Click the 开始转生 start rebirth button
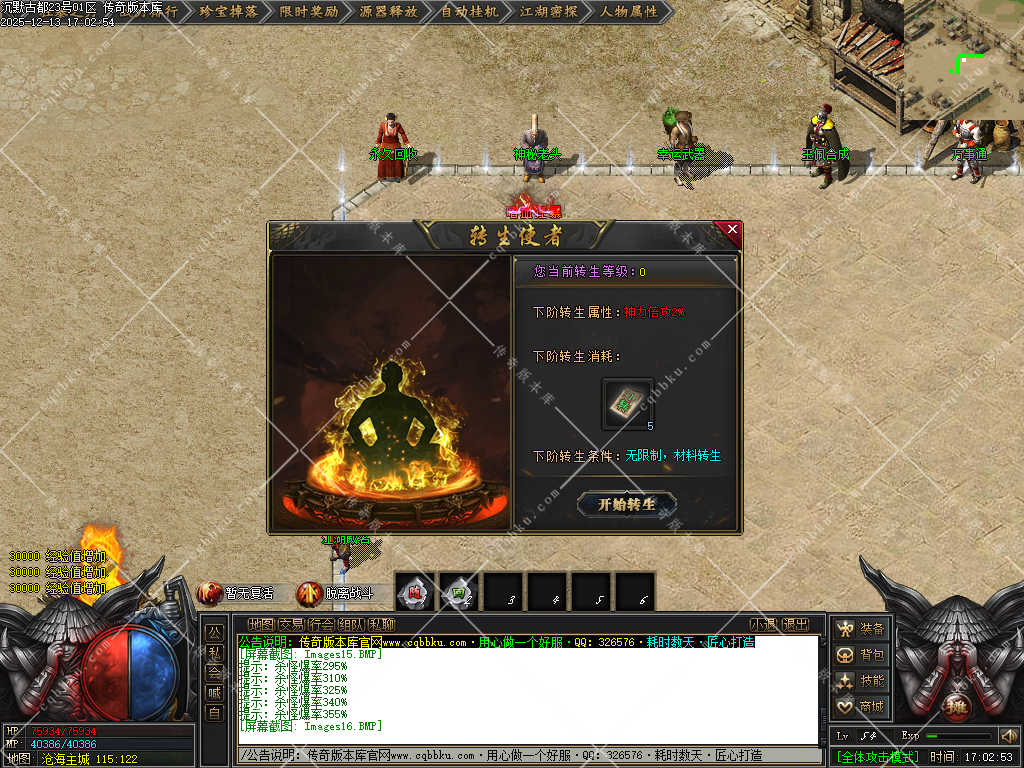 pyautogui.click(x=627, y=505)
